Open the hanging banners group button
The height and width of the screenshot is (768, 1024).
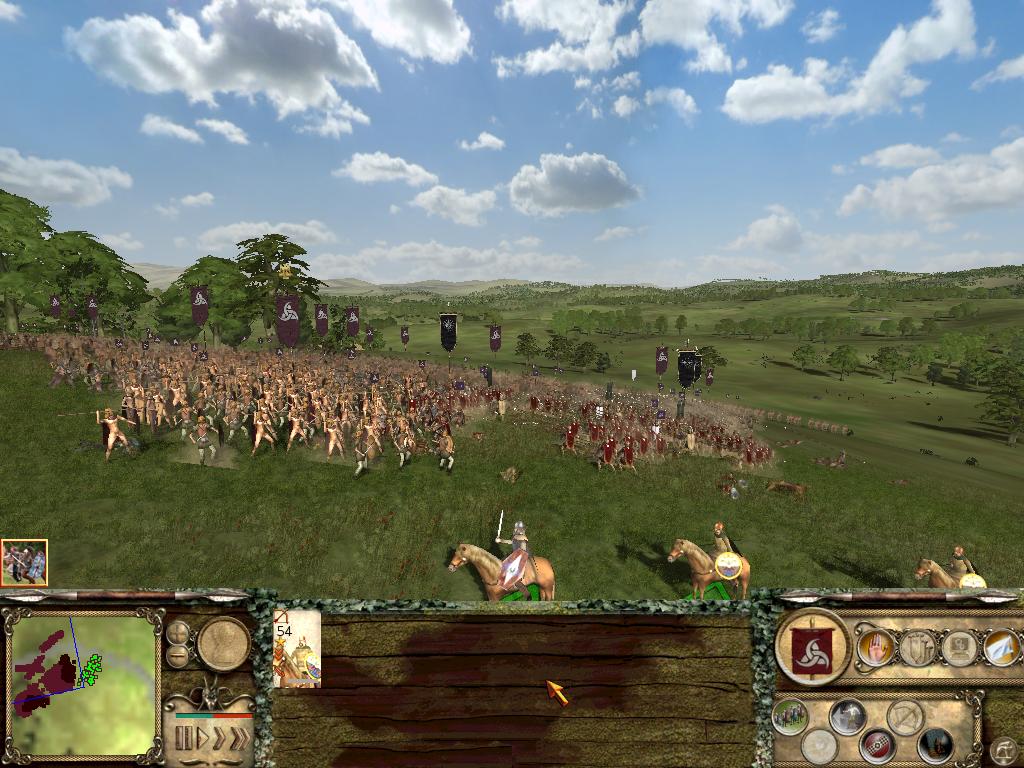917,648
